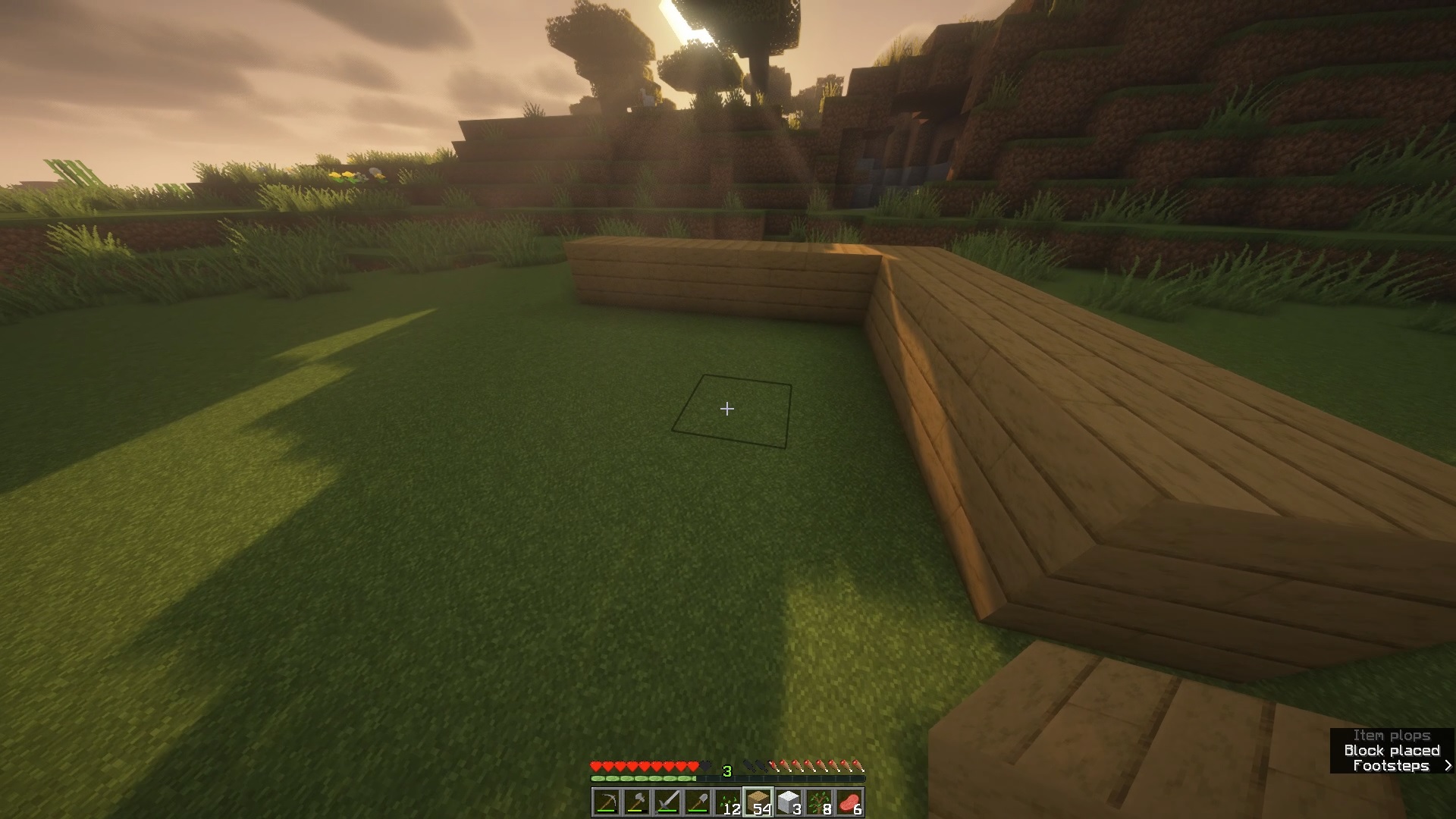Open the subtitles overlay panel
Image resolution: width=1456 pixels, height=819 pixels.
1392,751
